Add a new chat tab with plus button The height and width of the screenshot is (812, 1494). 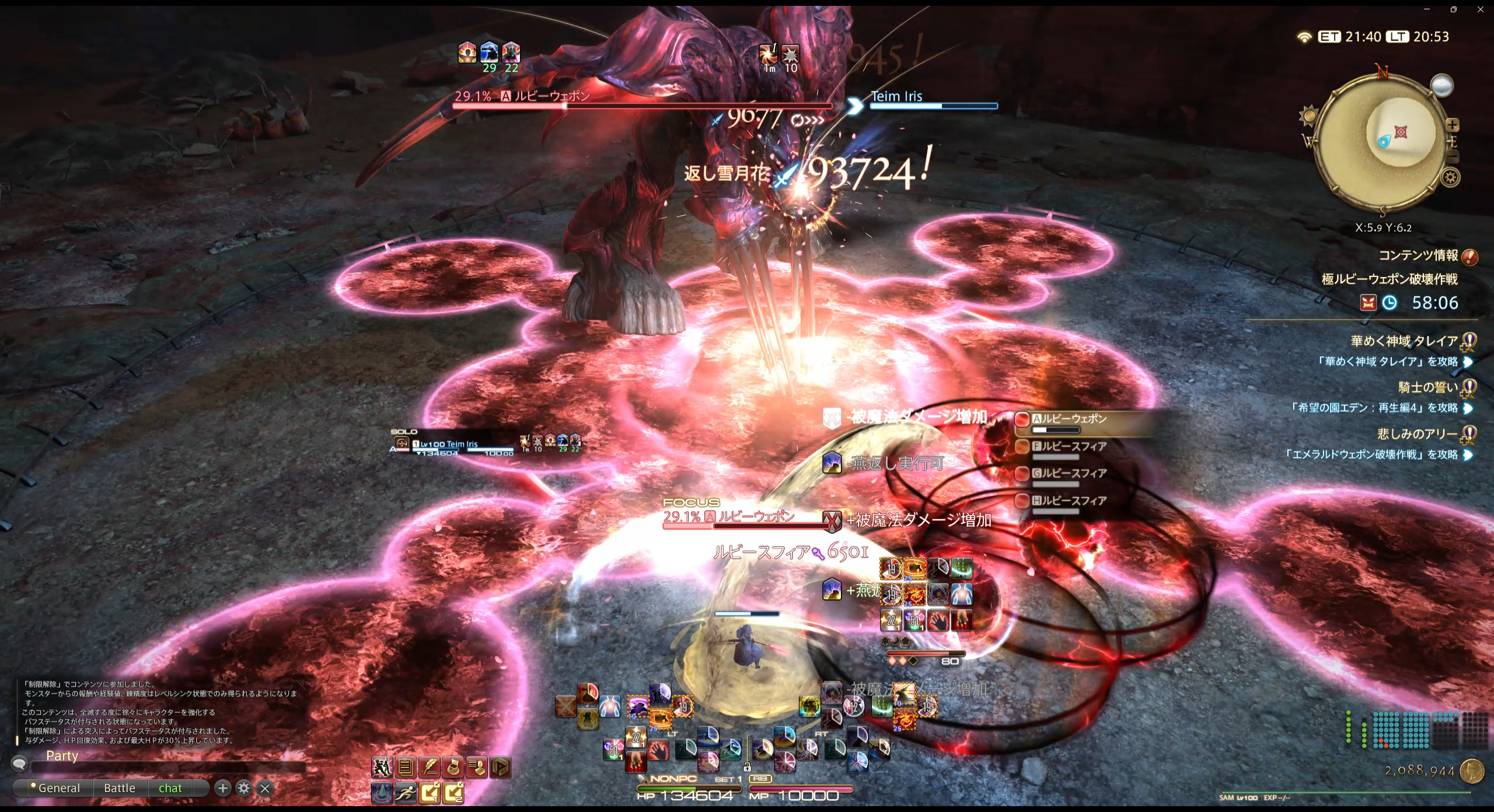point(222,788)
